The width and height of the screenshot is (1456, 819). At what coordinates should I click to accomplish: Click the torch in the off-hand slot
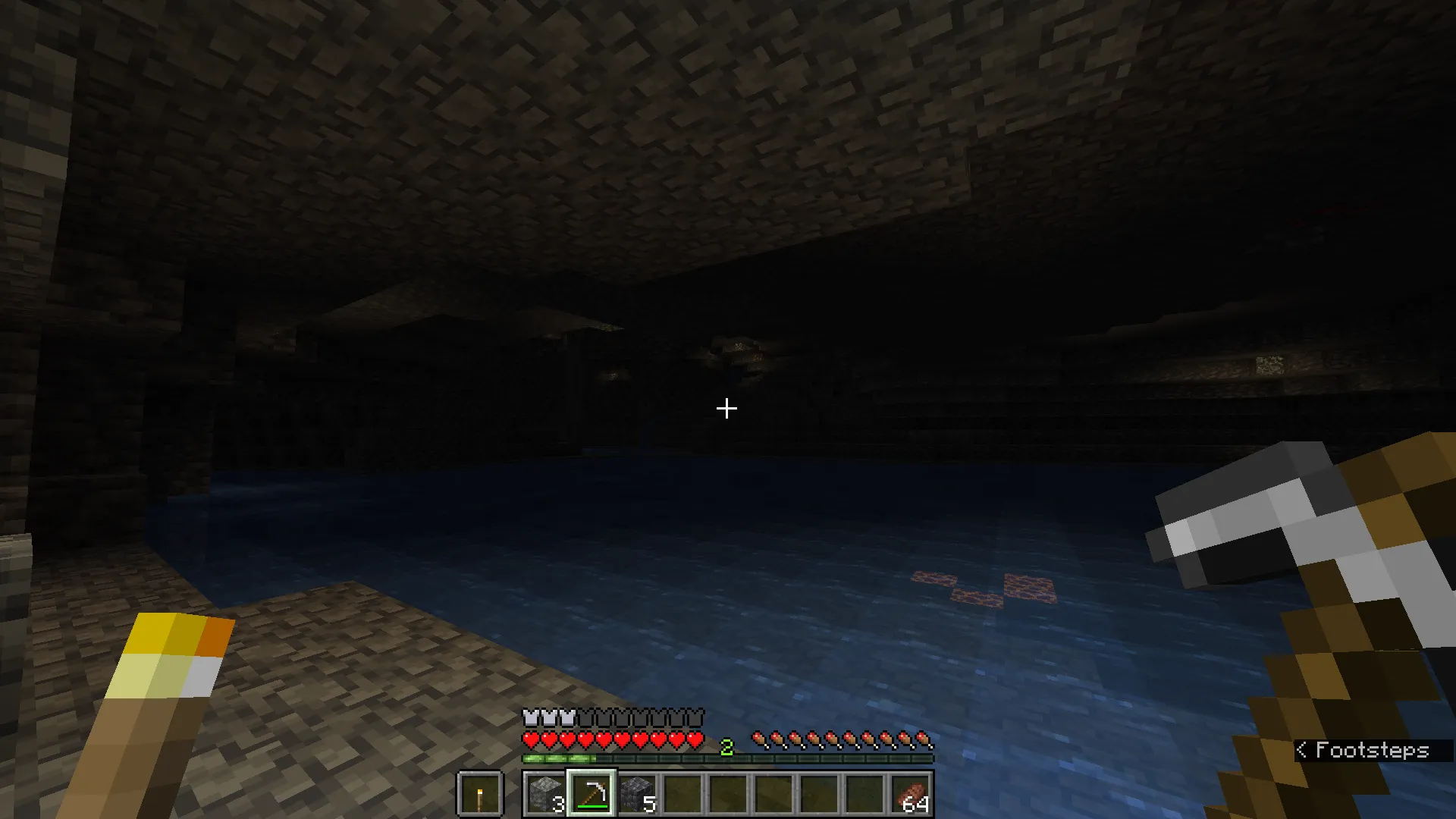(x=481, y=795)
